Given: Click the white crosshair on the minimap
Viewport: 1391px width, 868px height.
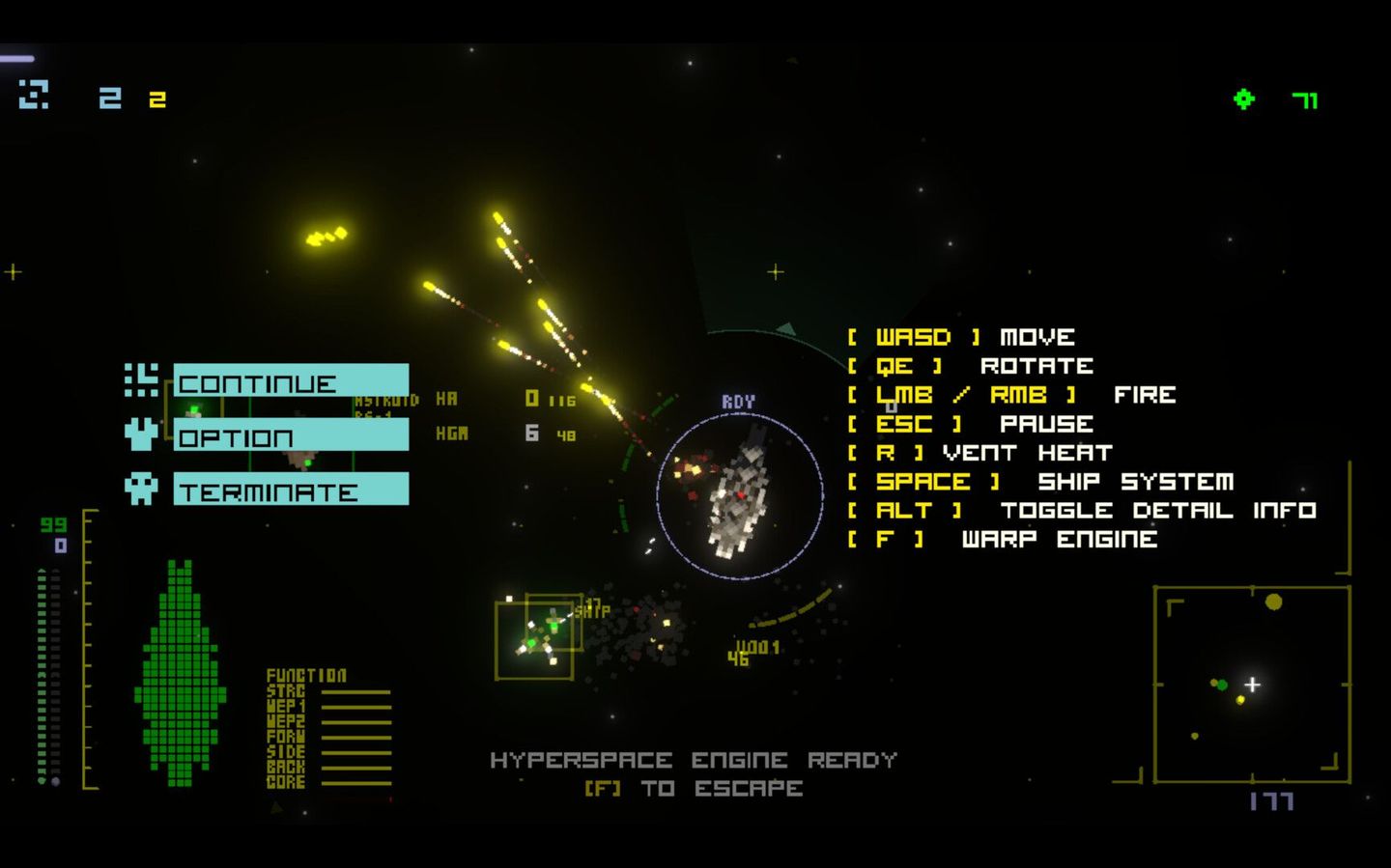Looking at the screenshot, I should pos(1251,685).
